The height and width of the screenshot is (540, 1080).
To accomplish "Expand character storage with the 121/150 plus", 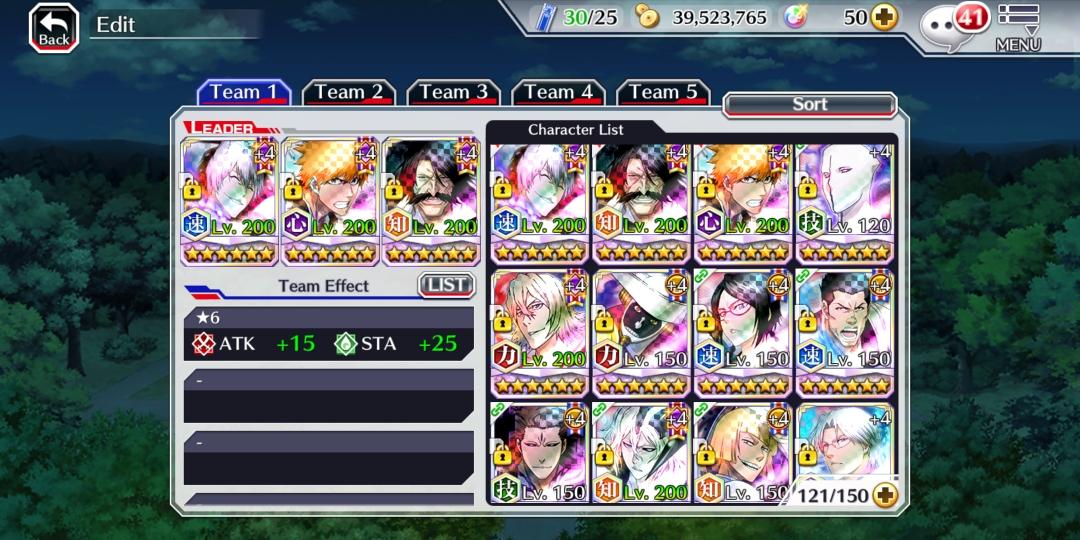I will click(884, 494).
